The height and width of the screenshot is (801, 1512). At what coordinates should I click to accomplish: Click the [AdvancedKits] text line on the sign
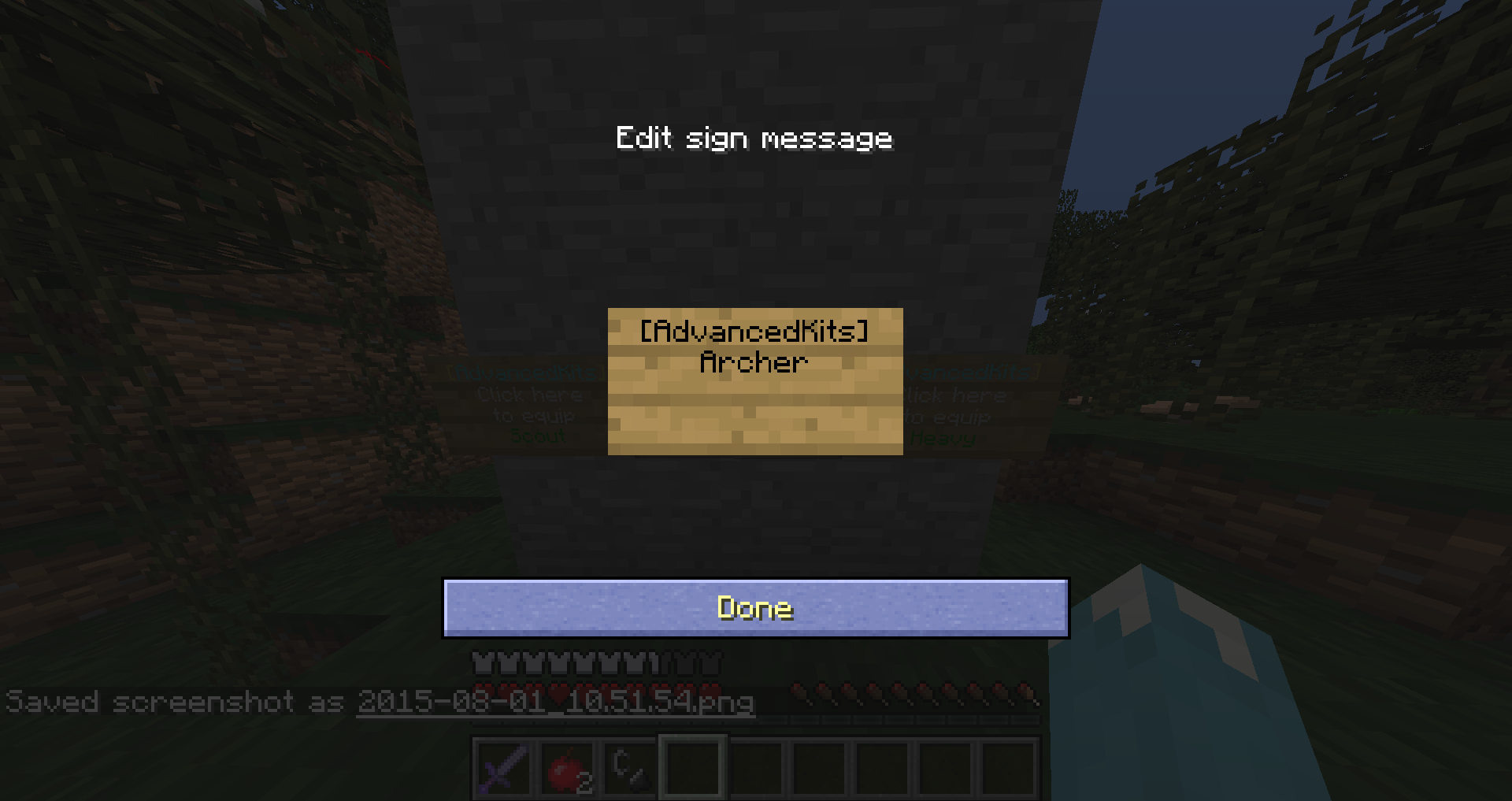754,332
